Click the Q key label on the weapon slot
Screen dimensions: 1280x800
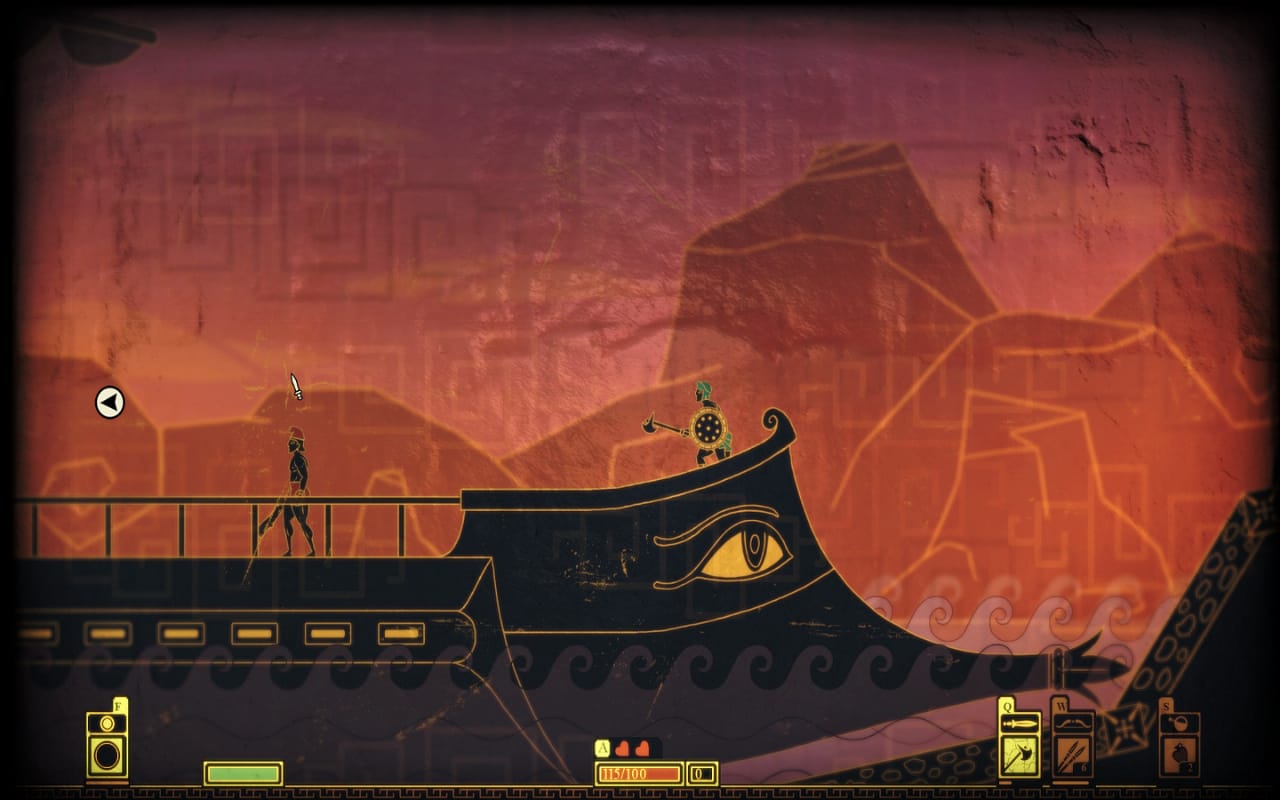coord(1006,705)
